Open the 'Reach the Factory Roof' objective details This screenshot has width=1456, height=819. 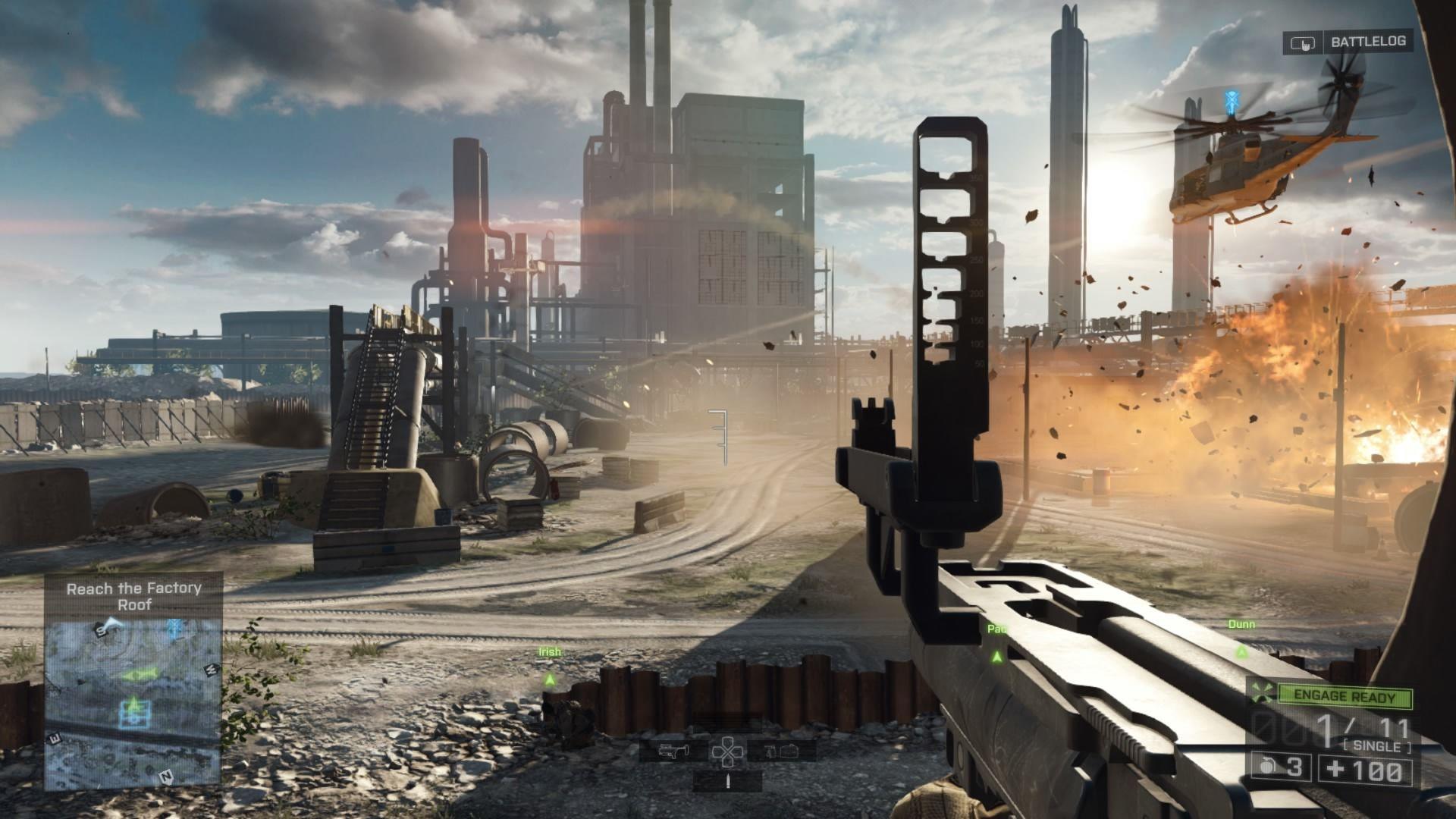(135, 597)
